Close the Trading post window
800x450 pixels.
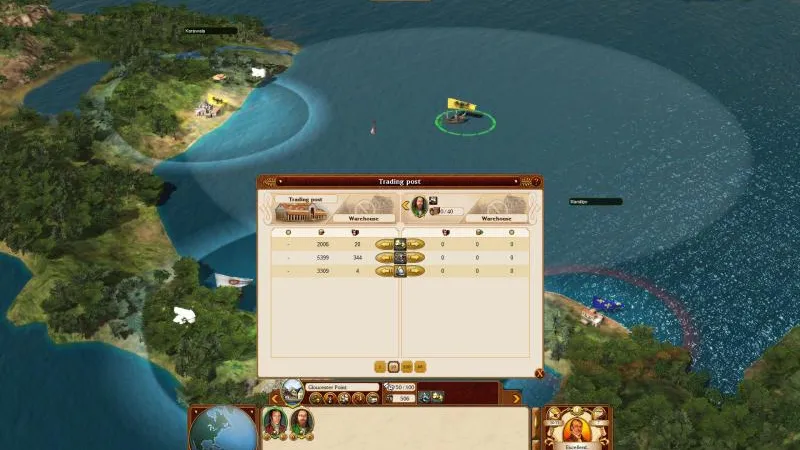coord(539,374)
